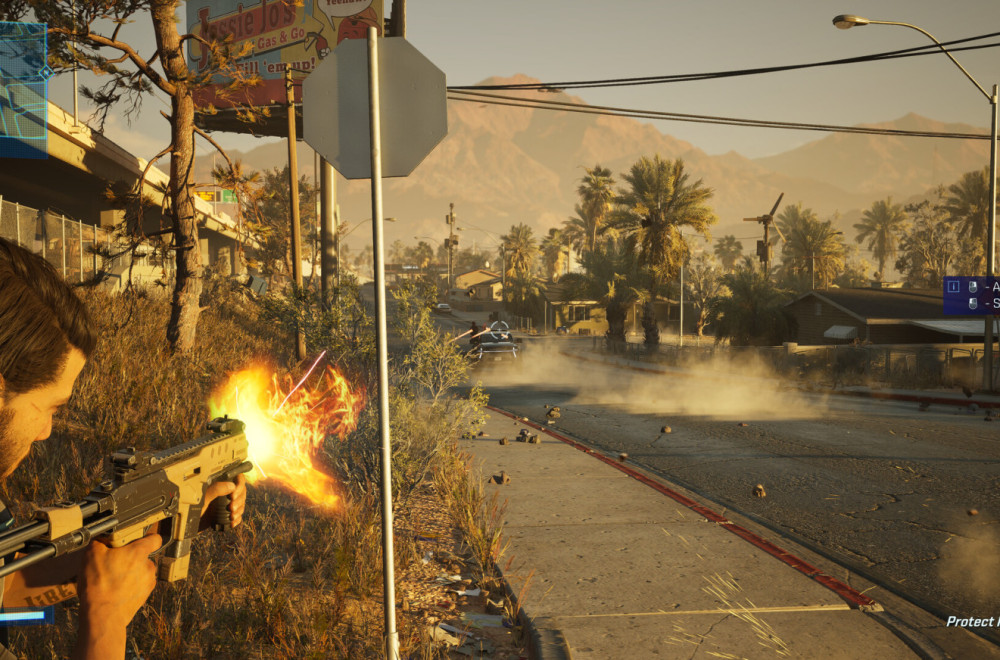Open the blue street-grid minimap
This screenshot has width=1000, height=660.
pyautogui.click(x=22, y=90)
